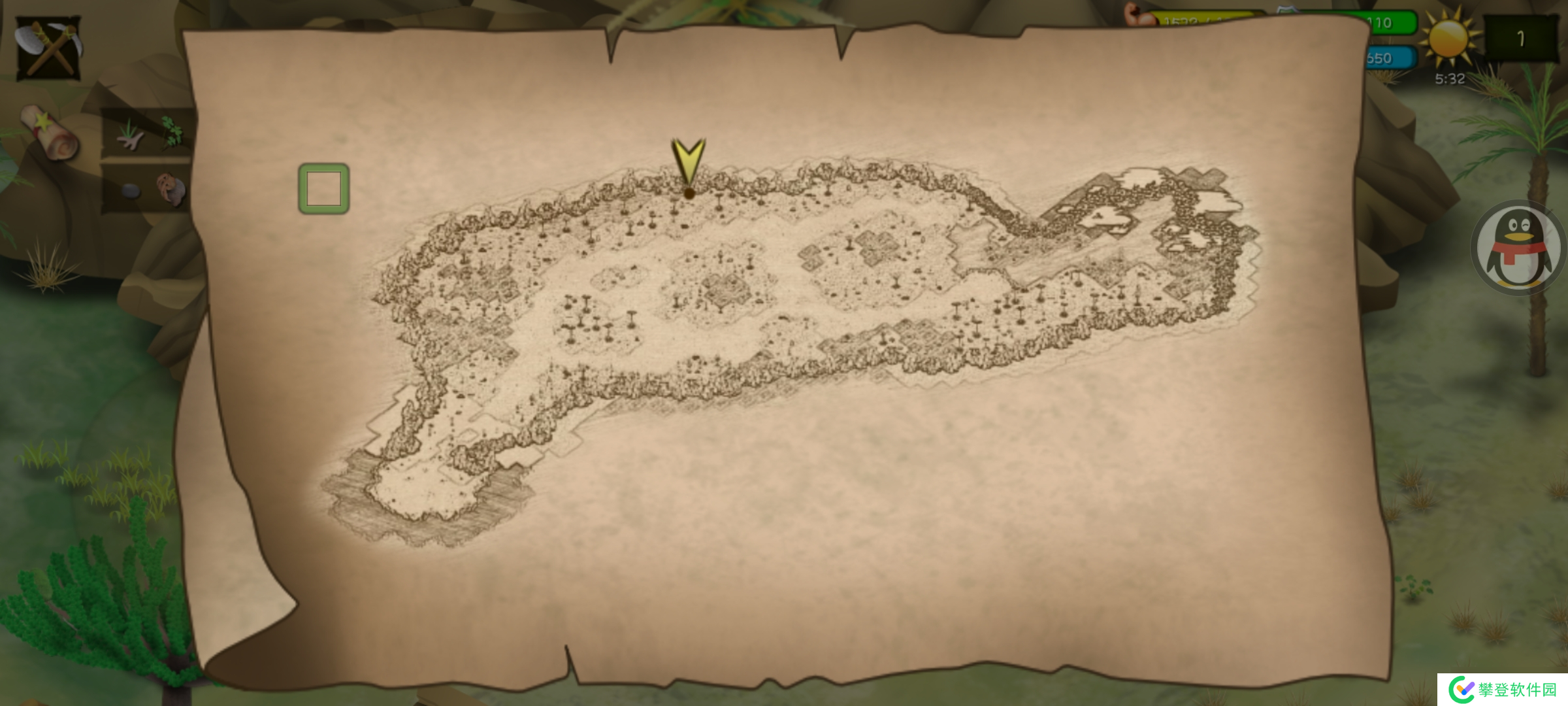Select the green leafy herb slot
This screenshot has height=706, width=1568.
tap(172, 131)
